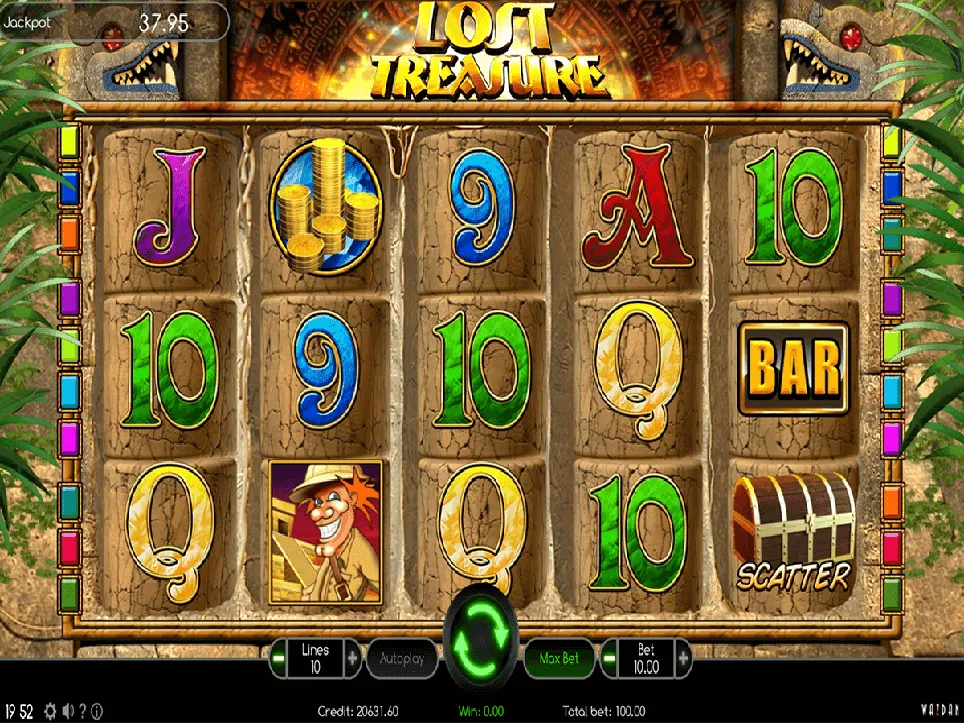
Task: Lower the Bet amount with minus
Action: [x=609, y=659]
